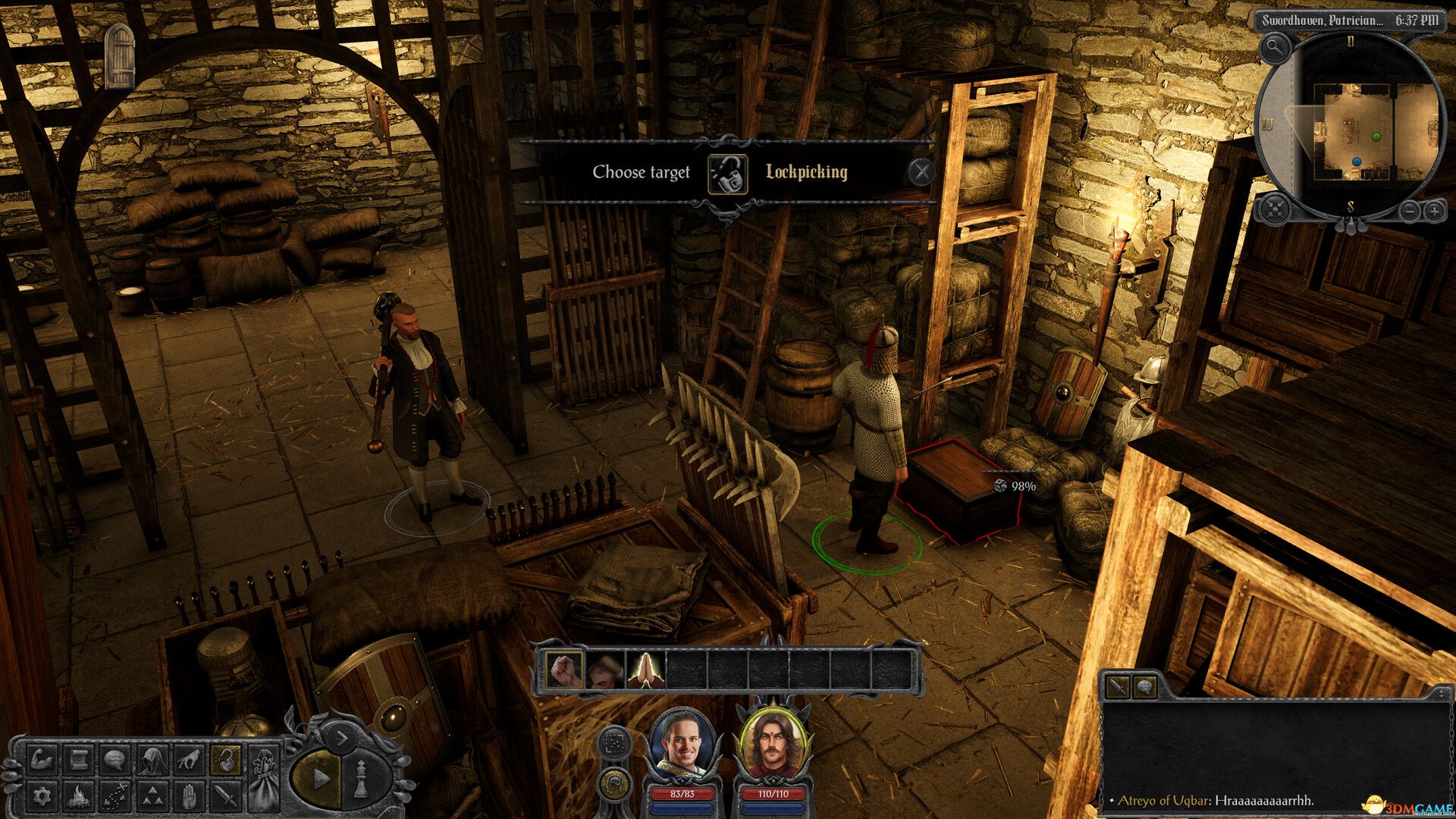Viewport: 1456px width, 819px height.
Task: Click the 83/83 health bar
Action: click(684, 792)
